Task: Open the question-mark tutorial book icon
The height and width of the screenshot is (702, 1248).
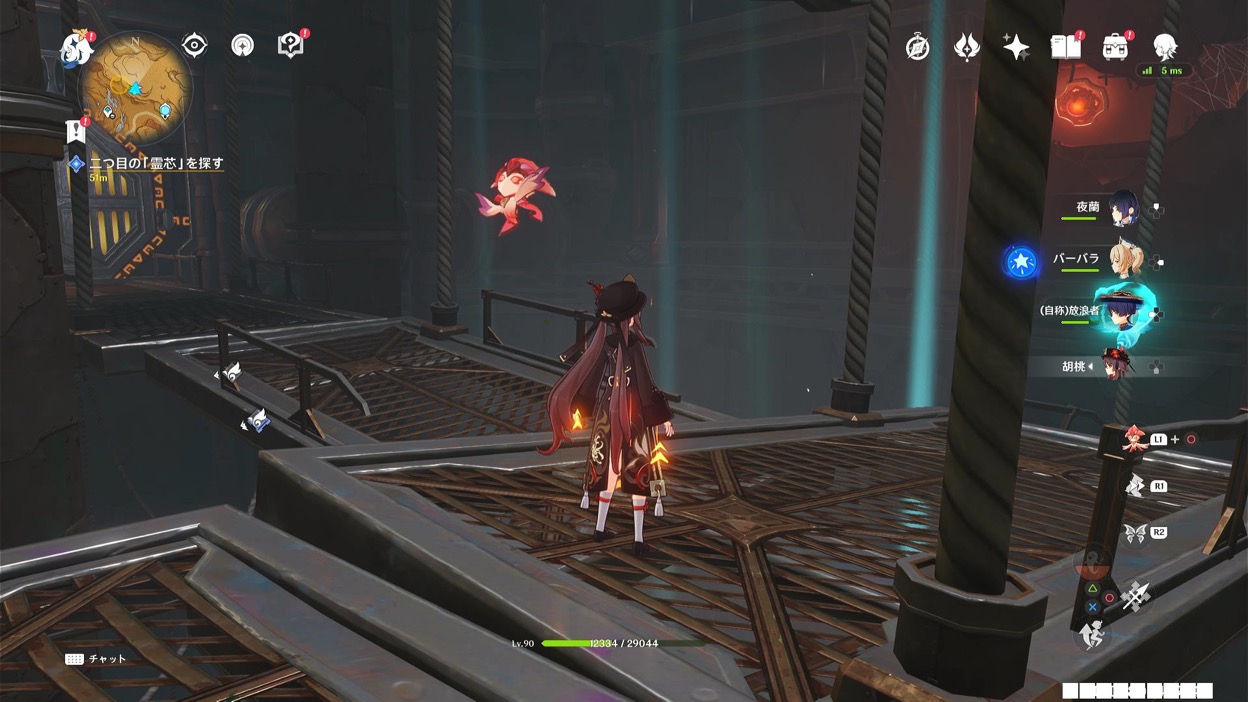Action: point(290,45)
